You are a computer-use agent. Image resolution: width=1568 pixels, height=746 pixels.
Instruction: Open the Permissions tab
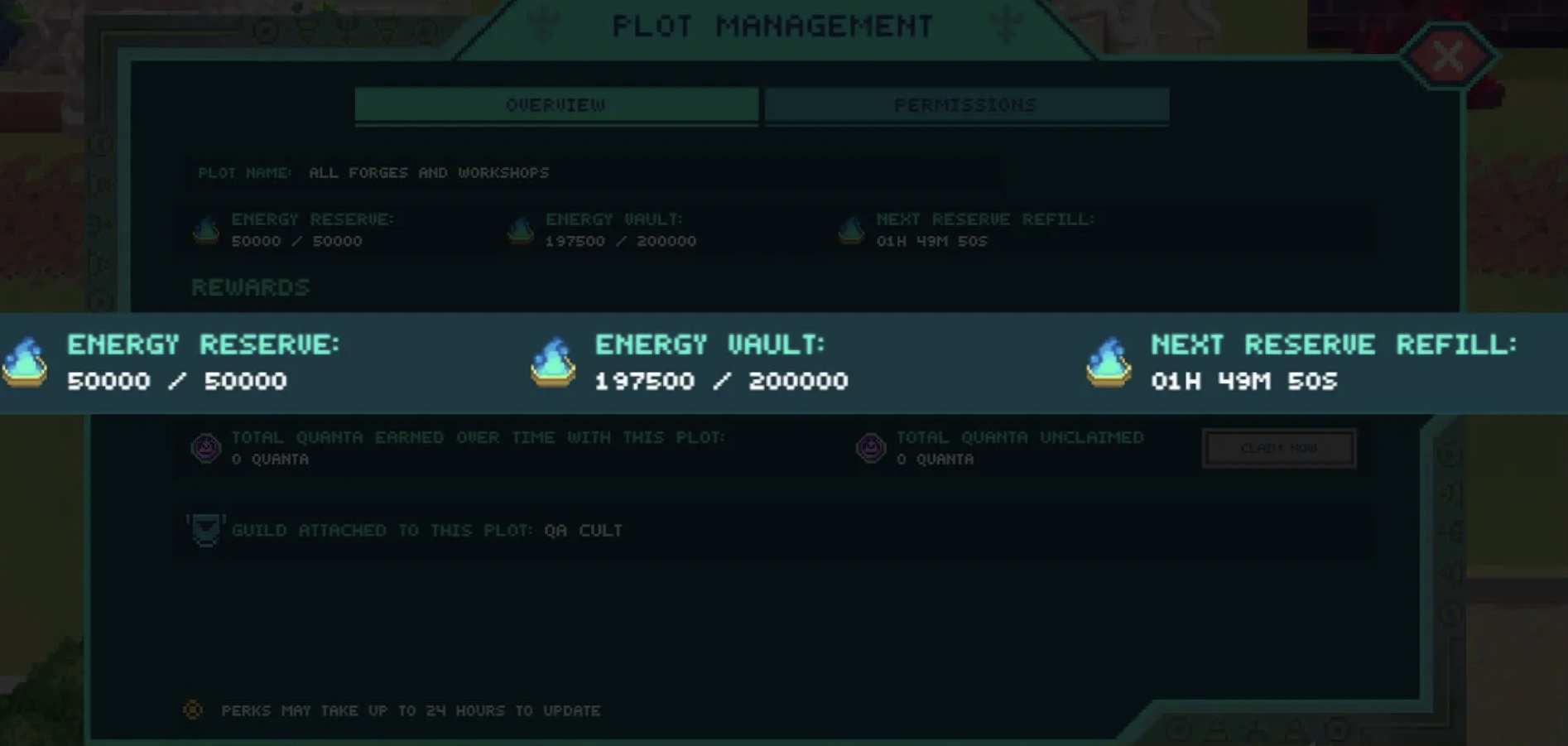(965, 104)
